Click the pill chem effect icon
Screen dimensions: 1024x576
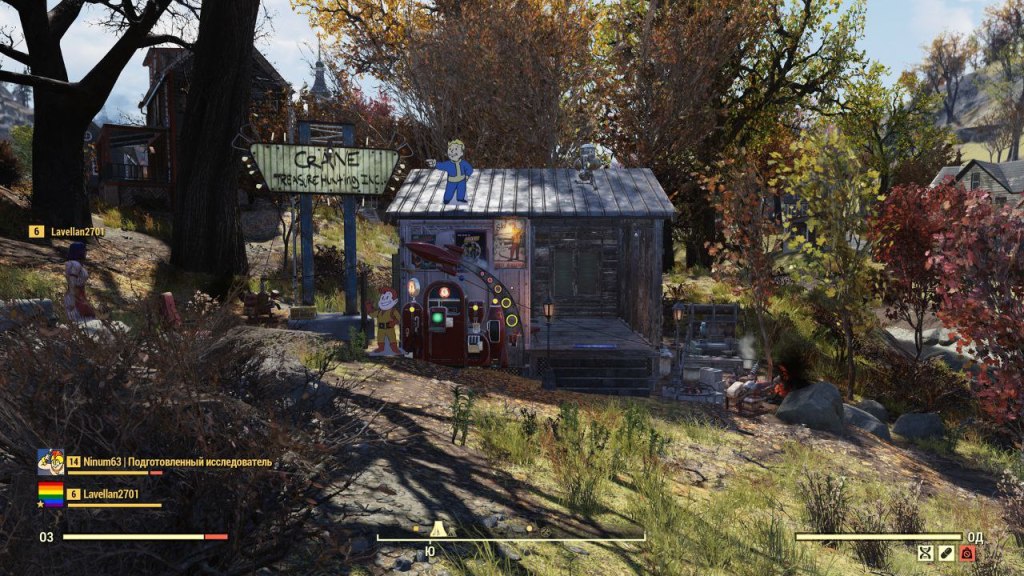click(947, 553)
